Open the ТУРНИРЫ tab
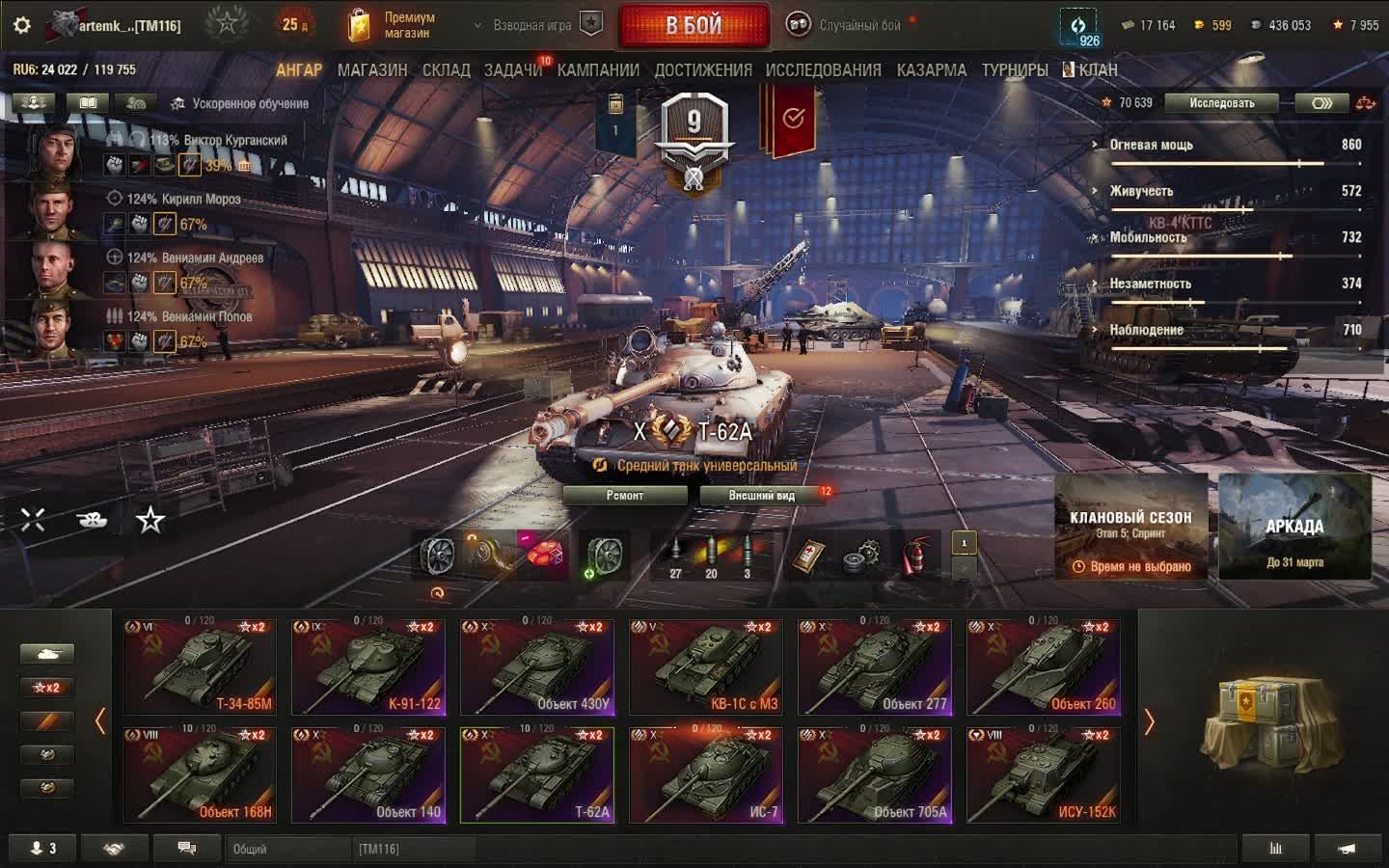 click(x=1015, y=70)
